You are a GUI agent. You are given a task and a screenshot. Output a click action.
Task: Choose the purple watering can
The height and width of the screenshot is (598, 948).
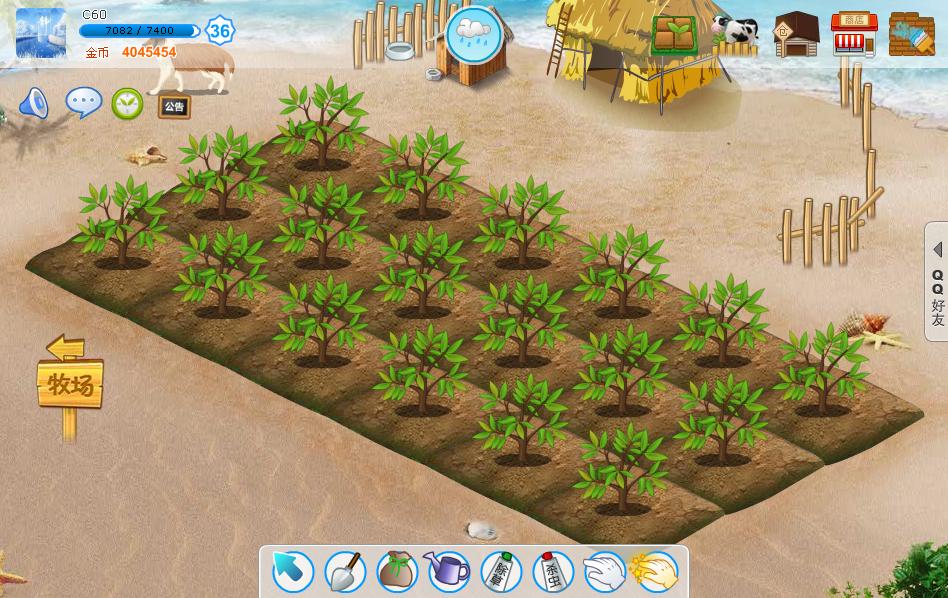448,571
